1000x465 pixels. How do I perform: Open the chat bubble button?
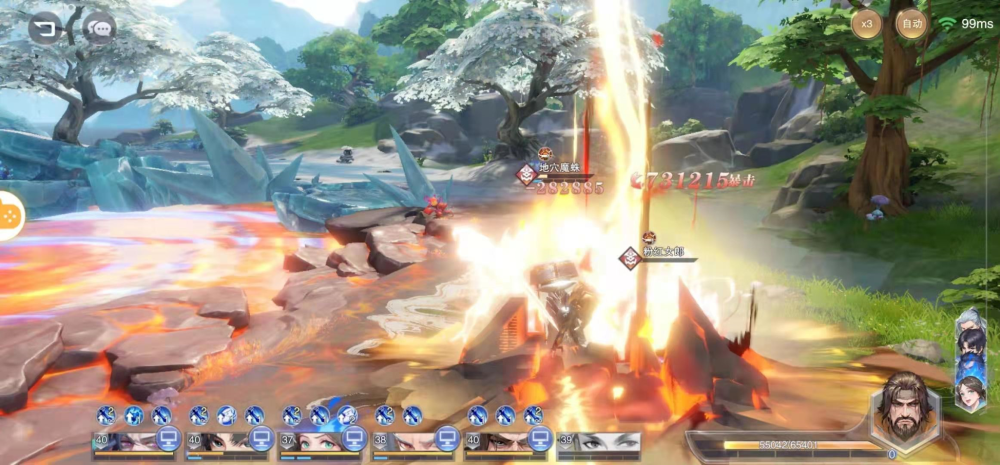click(x=100, y=28)
